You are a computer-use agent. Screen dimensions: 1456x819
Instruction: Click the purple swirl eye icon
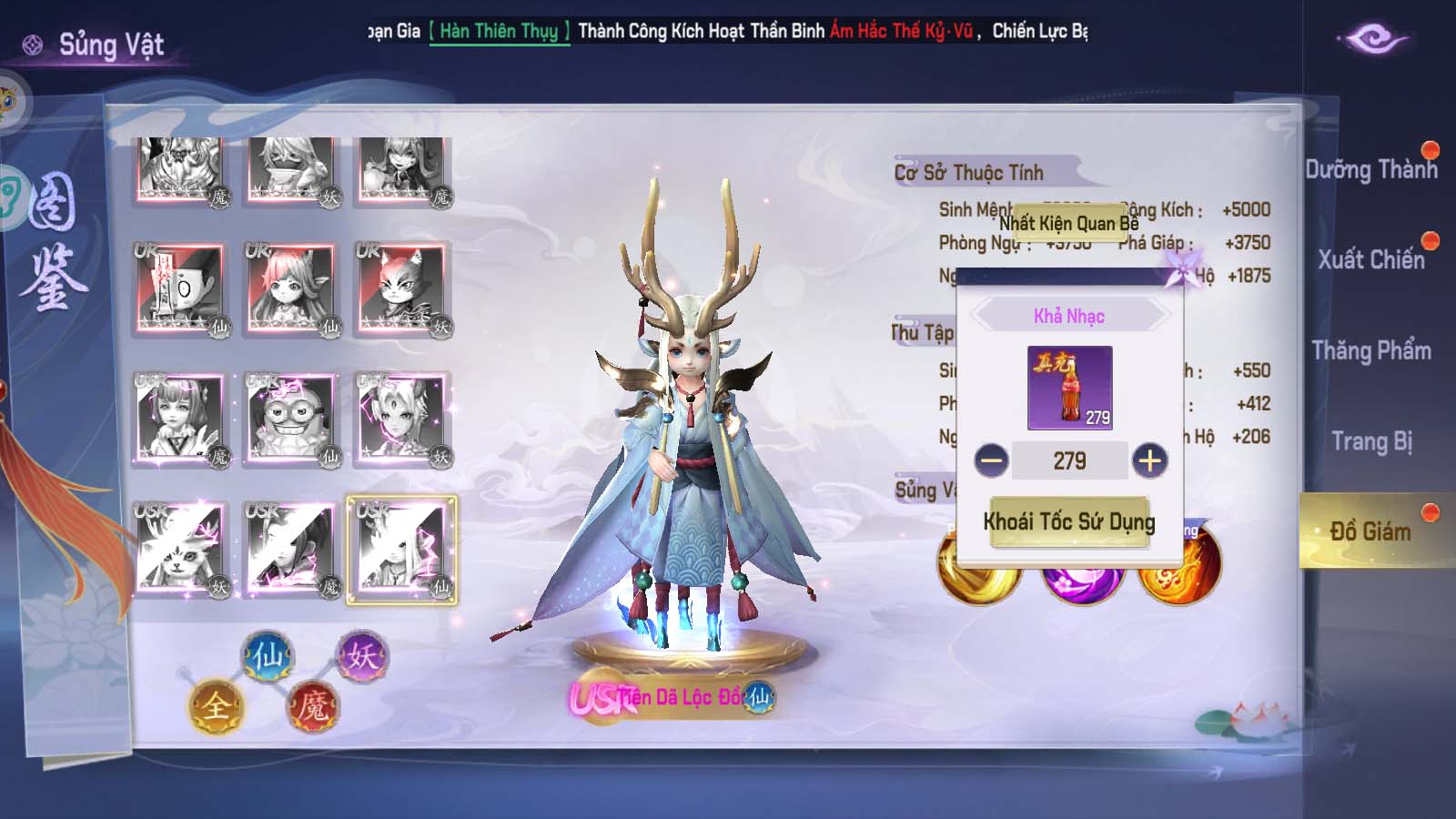pyautogui.click(x=1372, y=39)
